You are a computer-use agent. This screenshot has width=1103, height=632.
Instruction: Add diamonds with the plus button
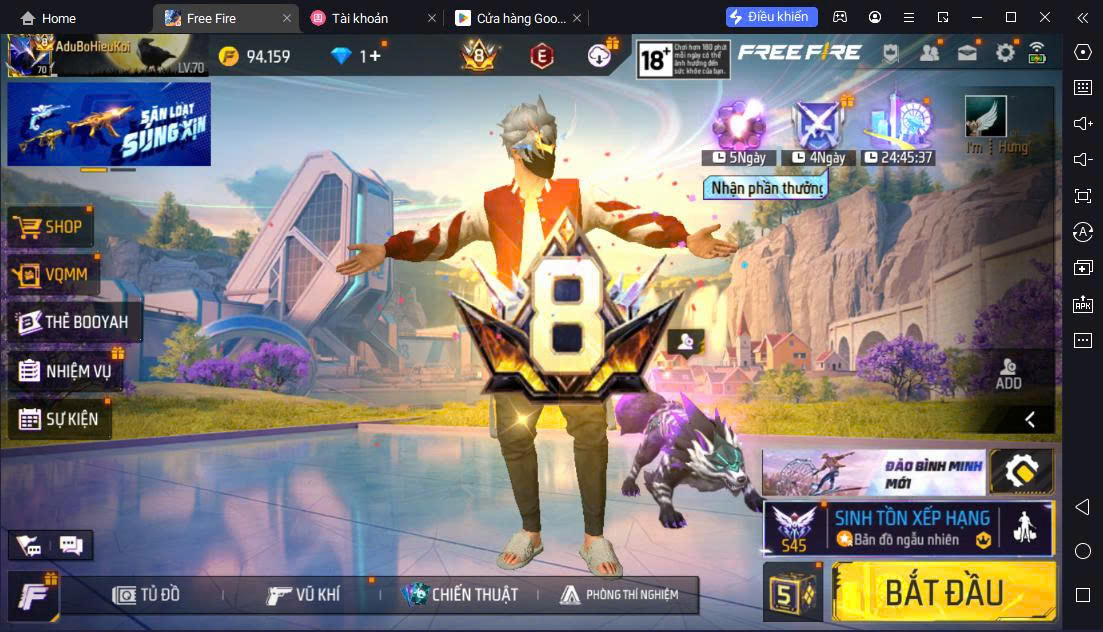click(376, 56)
